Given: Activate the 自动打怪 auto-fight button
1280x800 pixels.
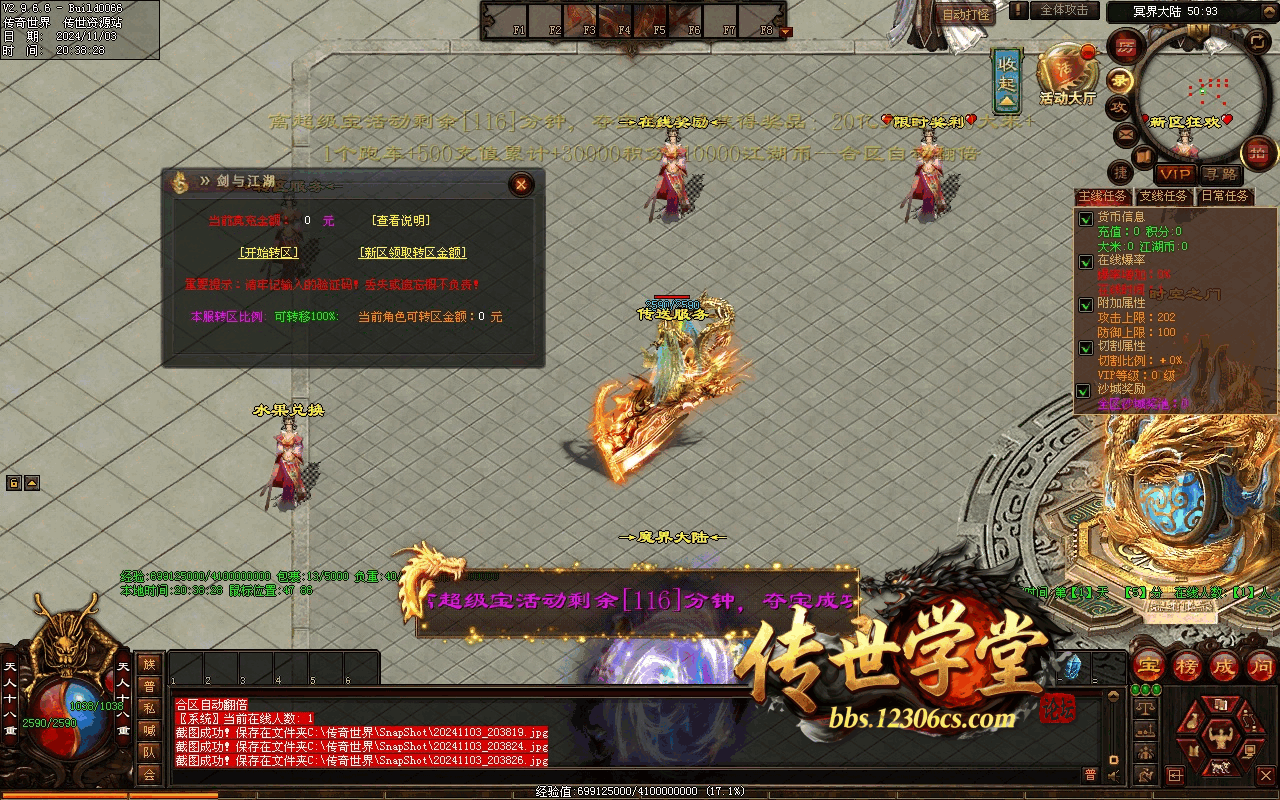Looking at the screenshot, I should tap(966, 15).
